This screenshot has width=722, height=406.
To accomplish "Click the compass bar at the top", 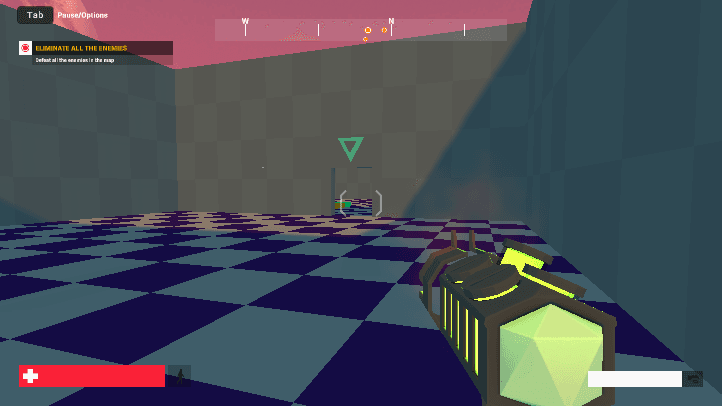I will pyautogui.click(x=360, y=30).
